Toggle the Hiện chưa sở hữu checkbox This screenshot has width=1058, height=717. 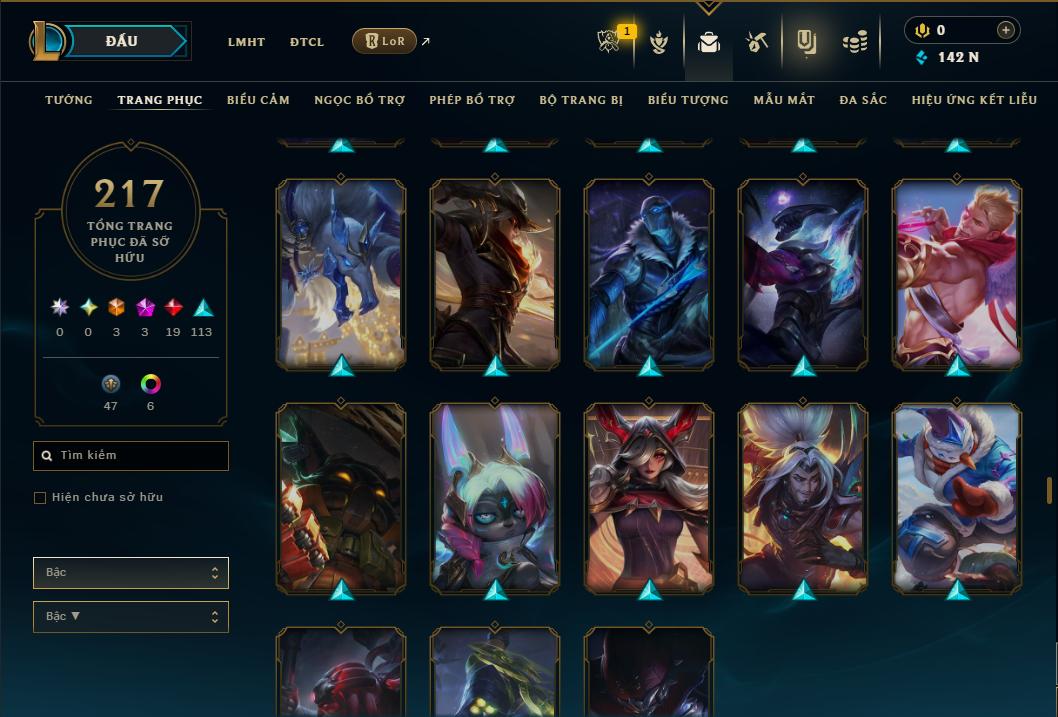click(40, 498)
